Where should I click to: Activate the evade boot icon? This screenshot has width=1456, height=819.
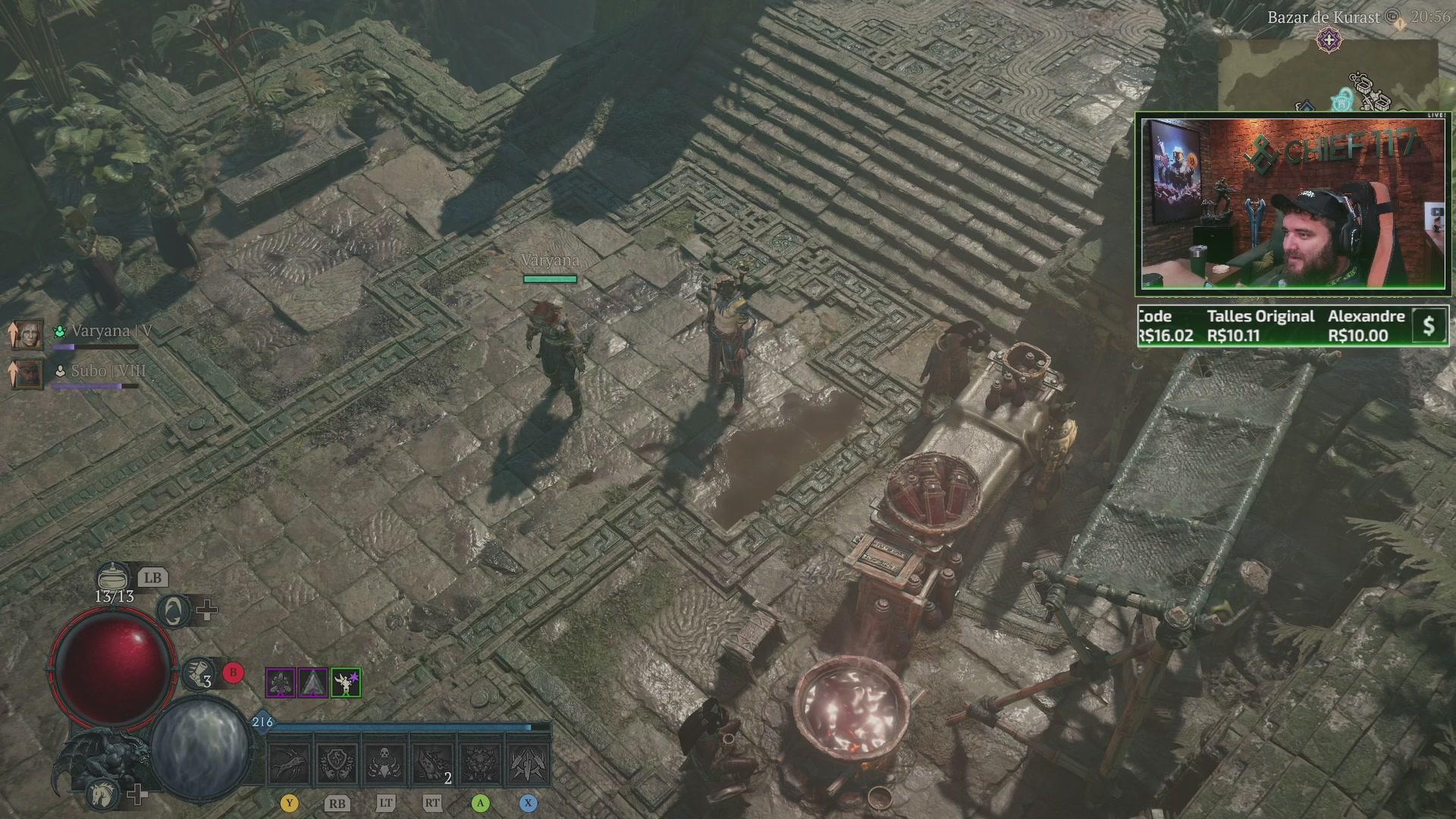tap(198, 673)
